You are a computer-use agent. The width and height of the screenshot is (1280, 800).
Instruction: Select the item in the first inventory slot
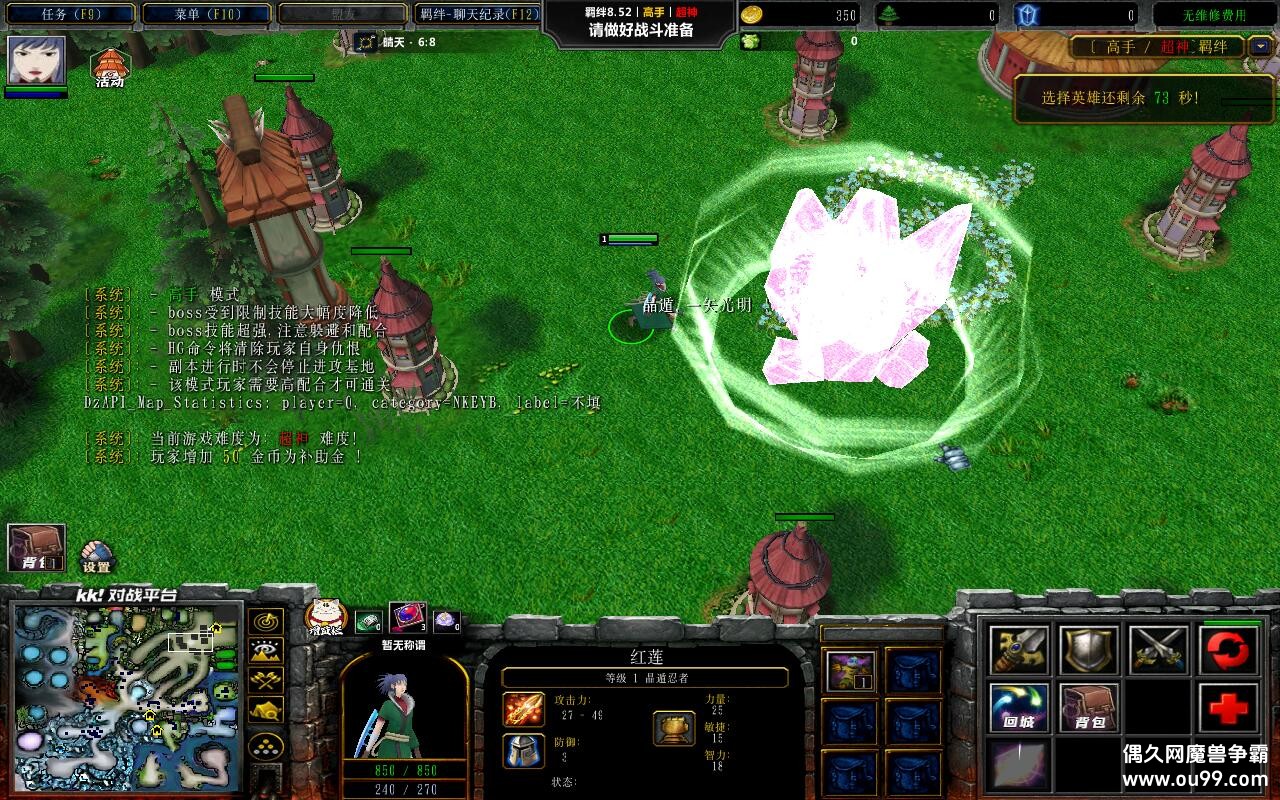tap(851, 671)
